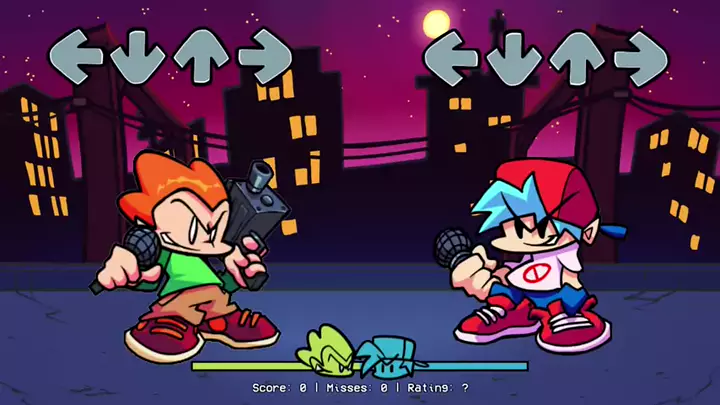Hit the left arrow receptor above Boyfriend
This screenshot has width=720, height=405.
451,55
